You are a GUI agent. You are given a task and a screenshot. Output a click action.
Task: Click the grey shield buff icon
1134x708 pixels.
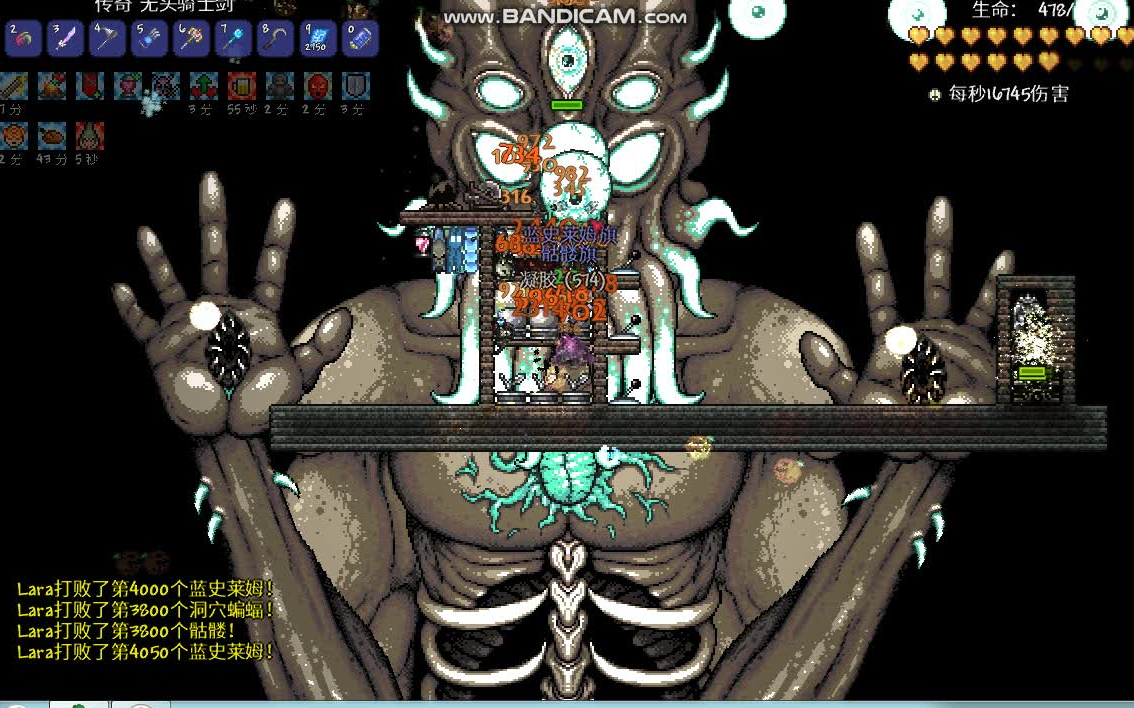(x=356, y=86)
